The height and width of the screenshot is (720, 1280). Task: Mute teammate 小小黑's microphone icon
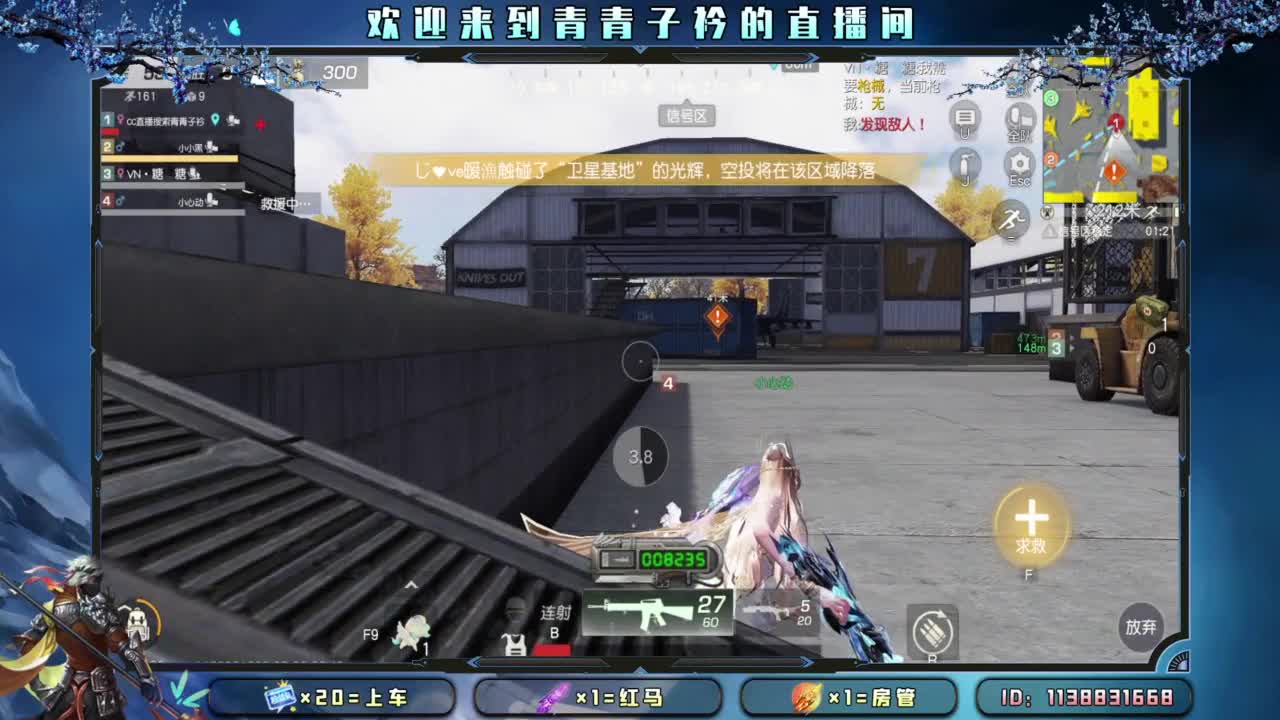211,148
